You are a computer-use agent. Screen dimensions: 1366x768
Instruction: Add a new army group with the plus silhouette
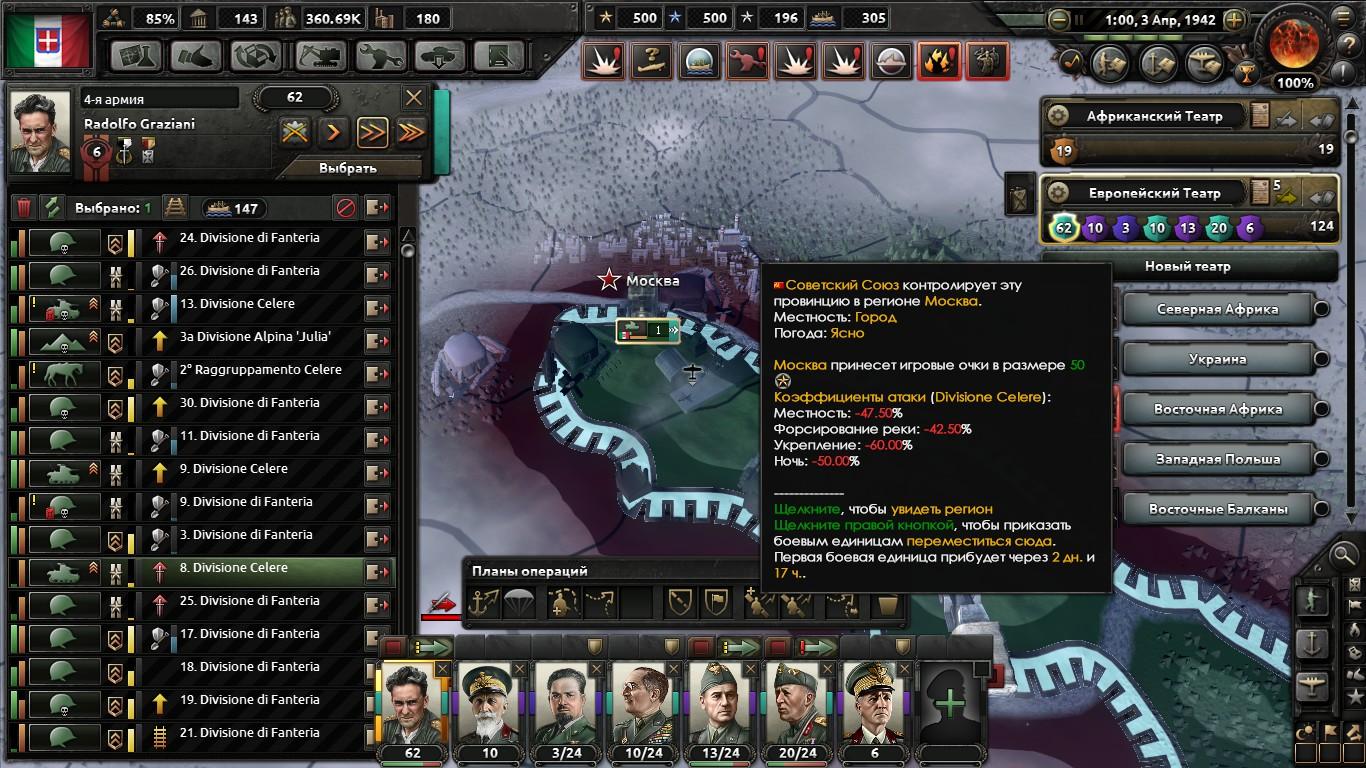coord(950,704)
